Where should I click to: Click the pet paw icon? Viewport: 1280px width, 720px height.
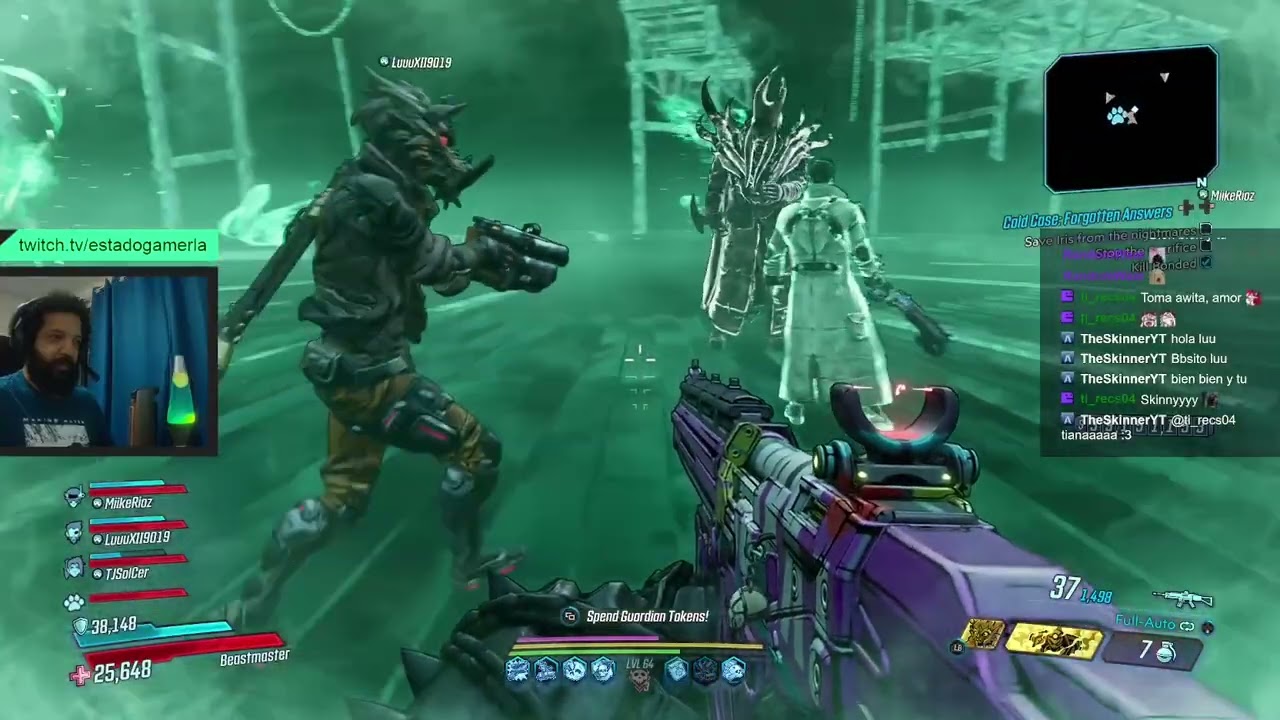(x=74, y=602)
